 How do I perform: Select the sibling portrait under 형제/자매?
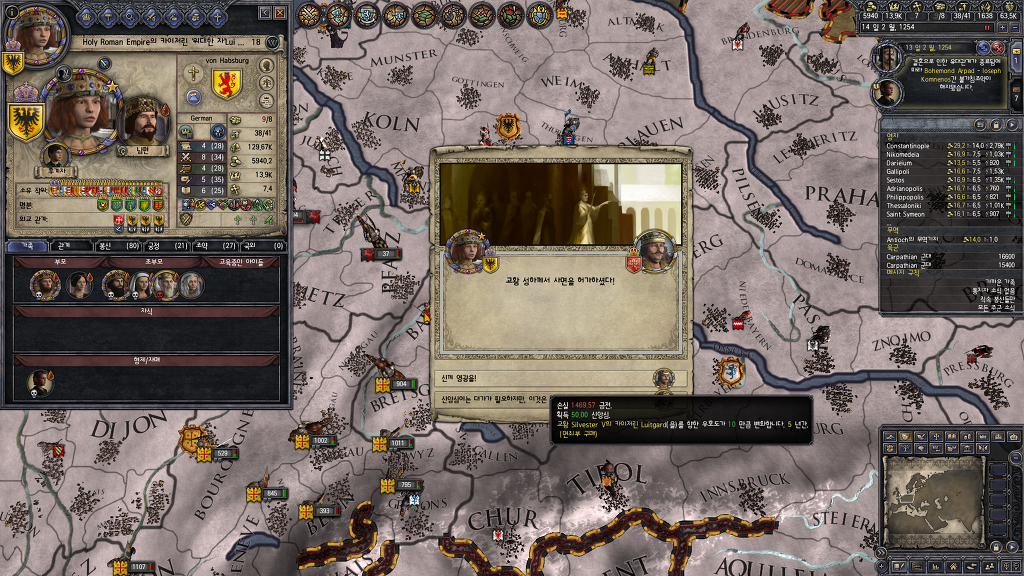pos(40,382)
